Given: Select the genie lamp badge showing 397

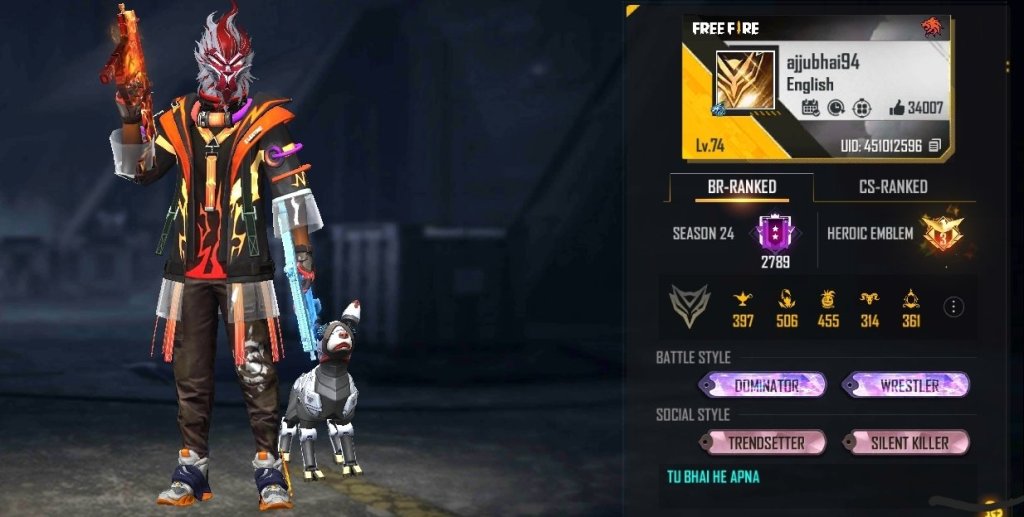Looking at the screenshot, I should point(743,298).
